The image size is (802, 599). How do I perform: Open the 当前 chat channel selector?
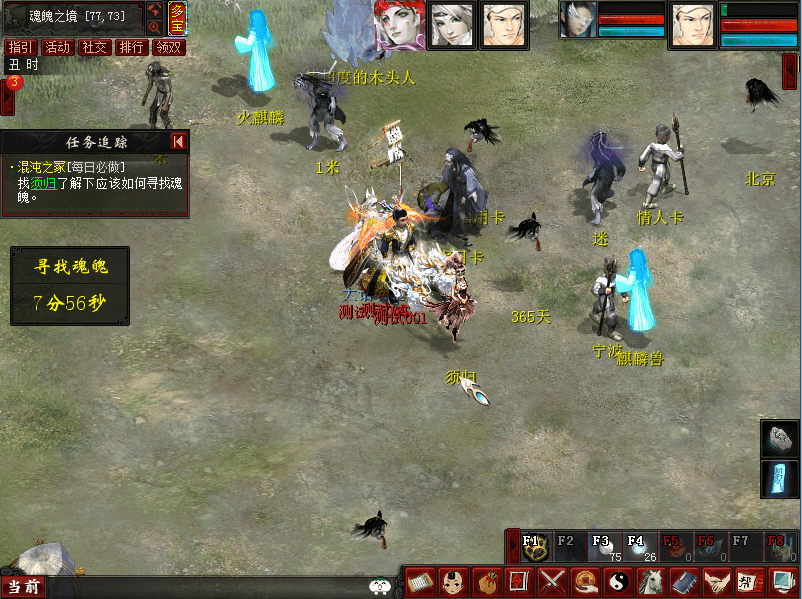pos(22,587)
